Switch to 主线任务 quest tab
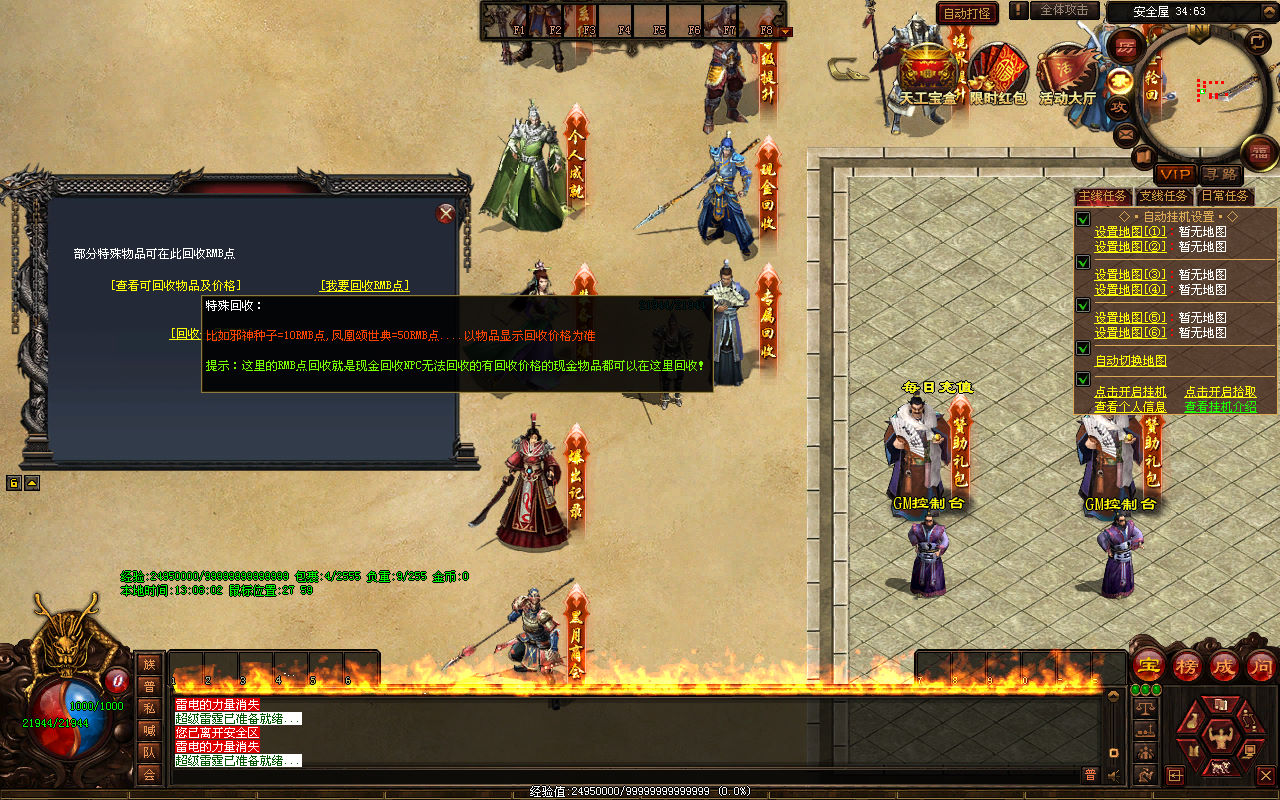Image resolution: width=1280 pixels, height=800 pixels. 1103,196
